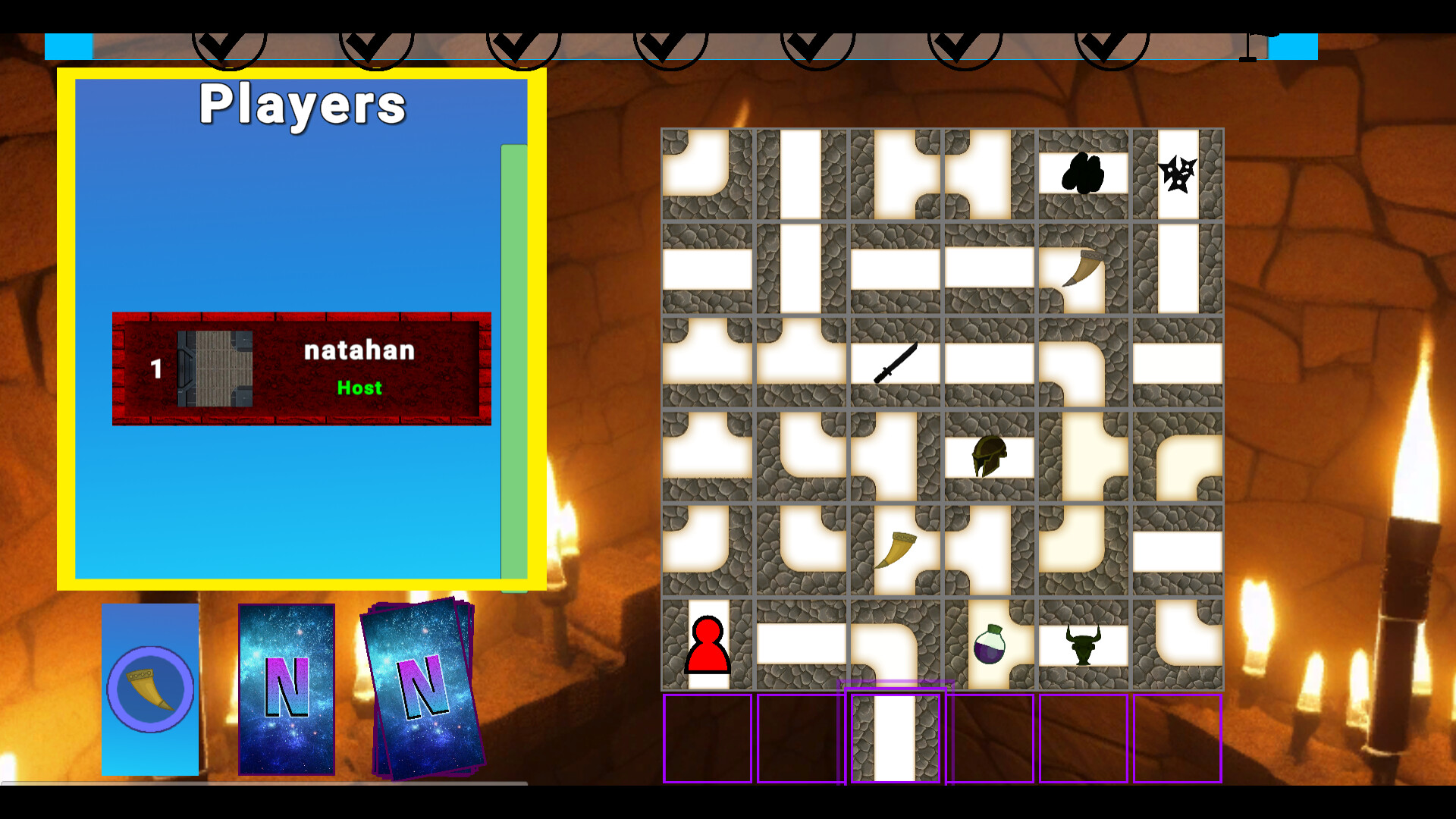Click the shuriken tile in the top-right maze corner

coord(1177,173)
